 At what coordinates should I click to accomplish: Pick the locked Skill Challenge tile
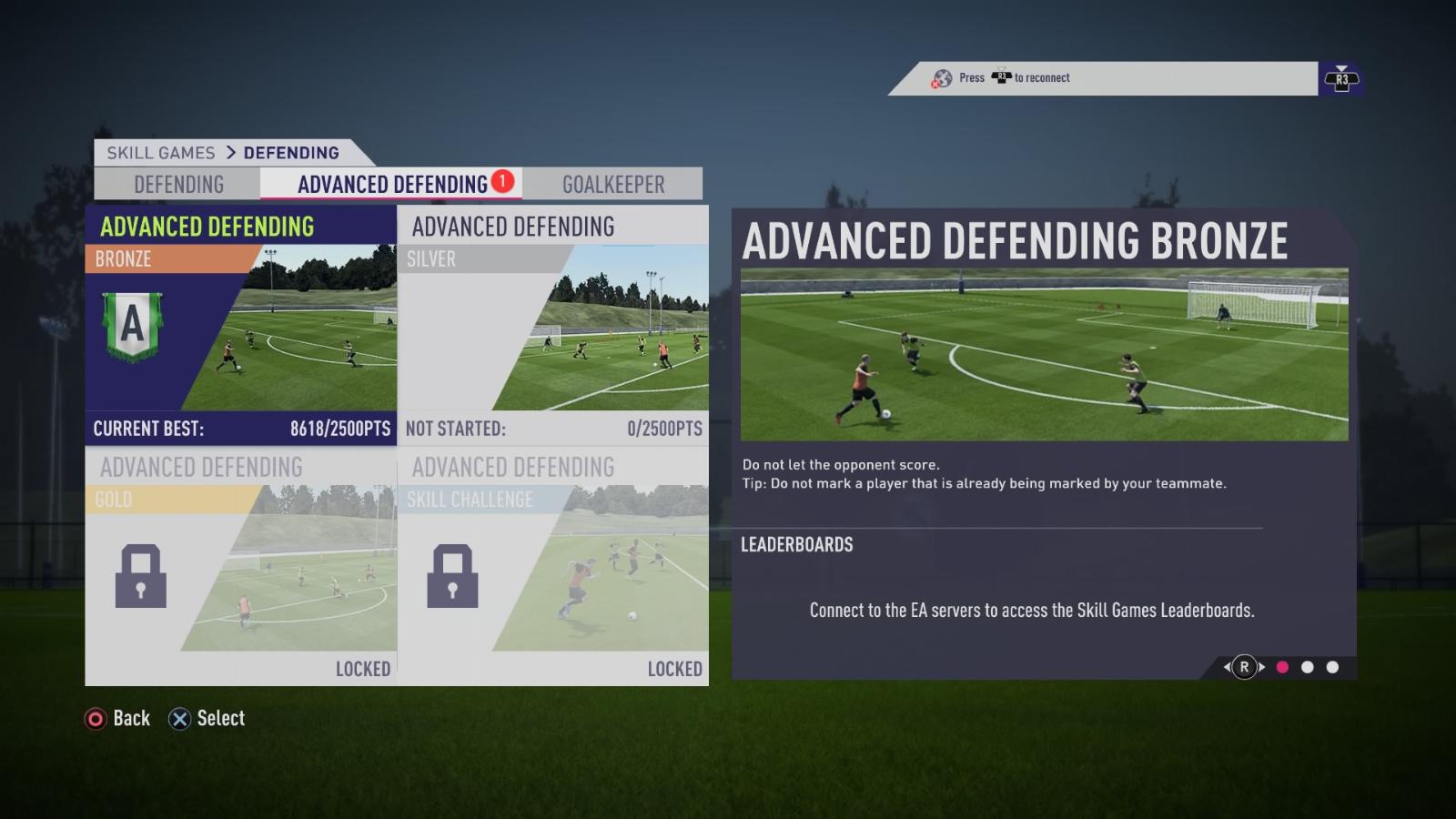coord(552,566)
